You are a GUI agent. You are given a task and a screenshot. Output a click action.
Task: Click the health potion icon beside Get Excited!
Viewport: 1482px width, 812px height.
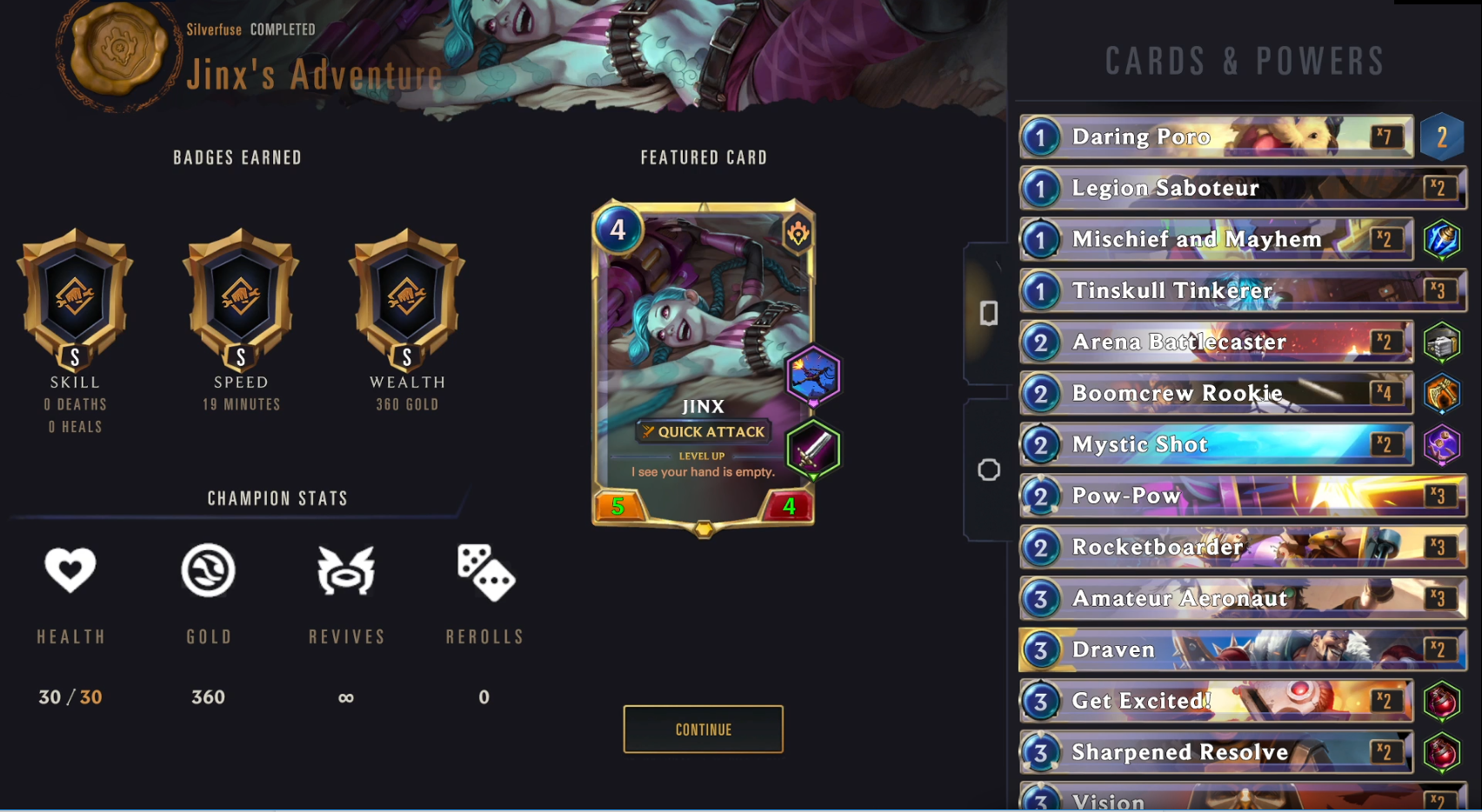[x=1444, y=701]
